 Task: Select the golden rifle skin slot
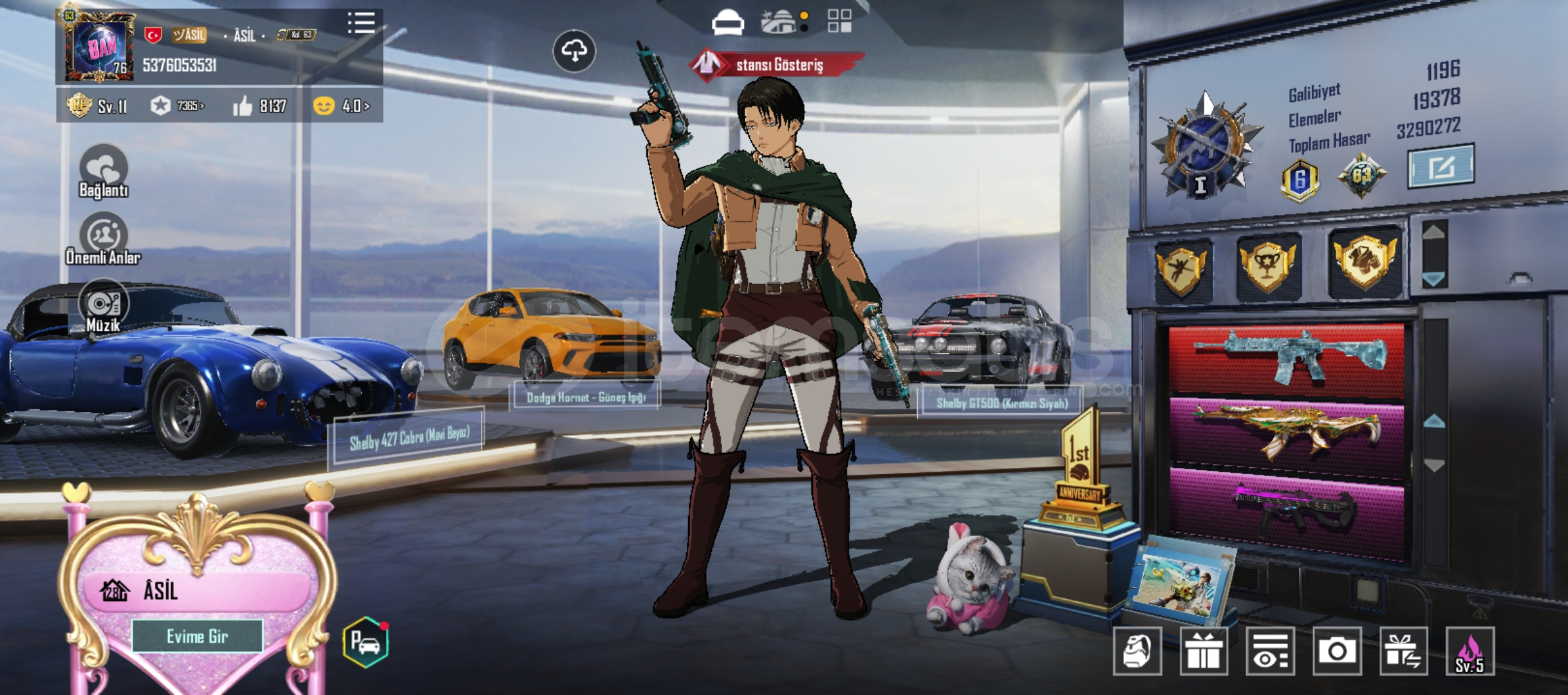[1287, 432]
